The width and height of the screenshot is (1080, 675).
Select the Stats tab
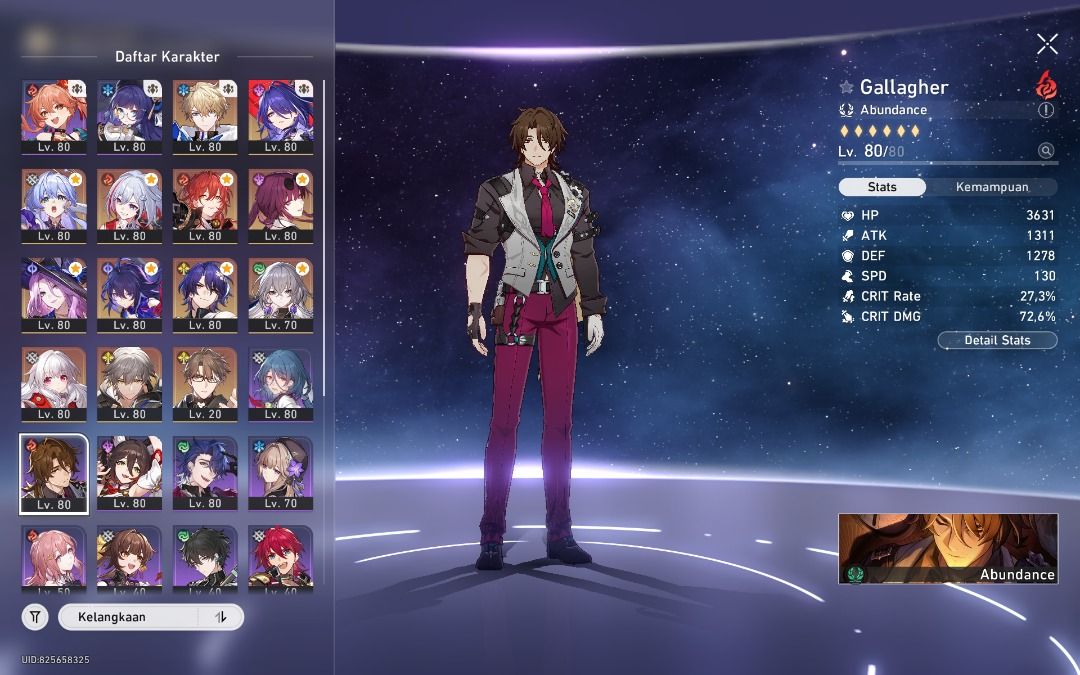[x=882, y=187]
